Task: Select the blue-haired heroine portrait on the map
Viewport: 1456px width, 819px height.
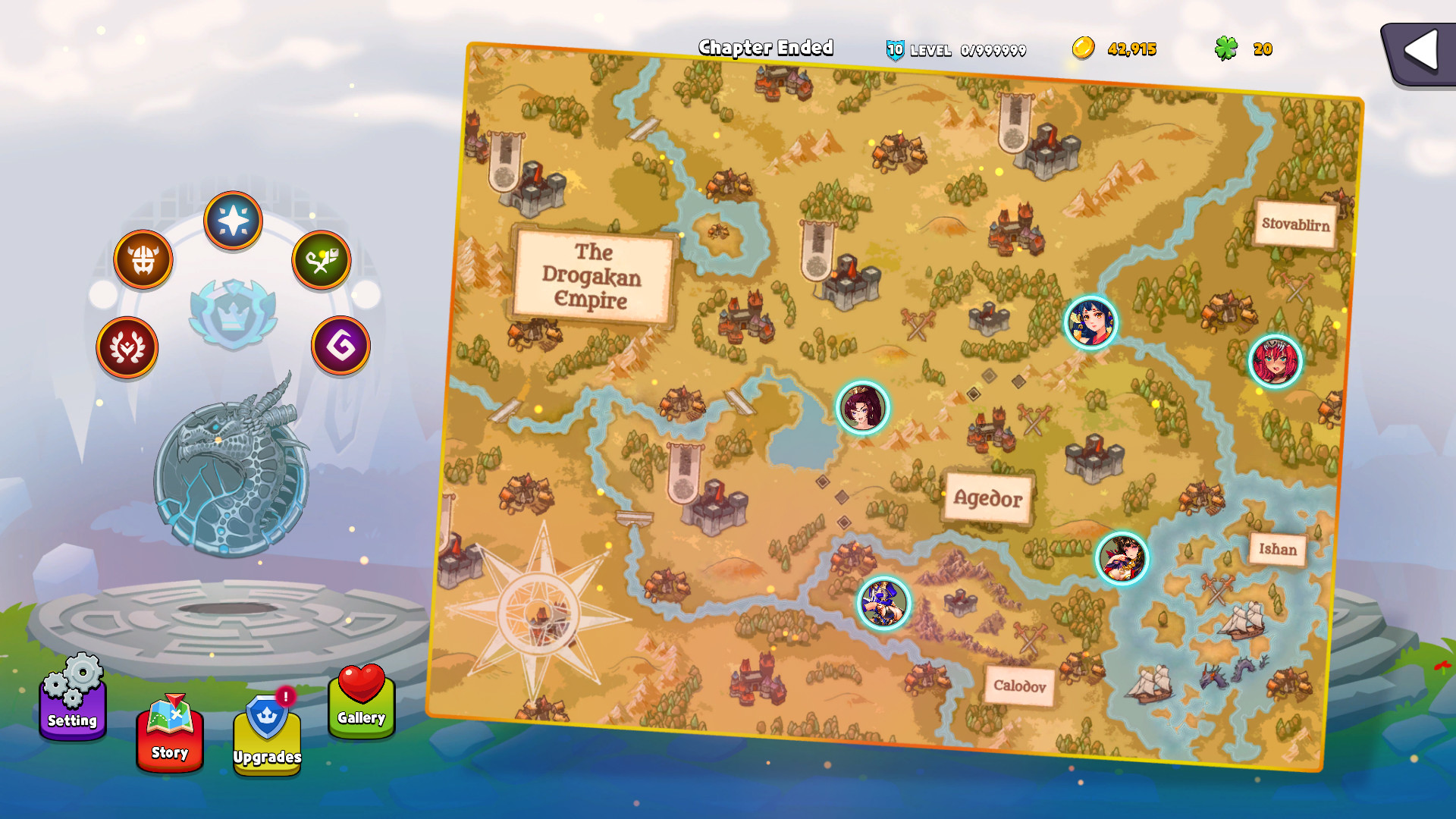Action: (1092, 323)
